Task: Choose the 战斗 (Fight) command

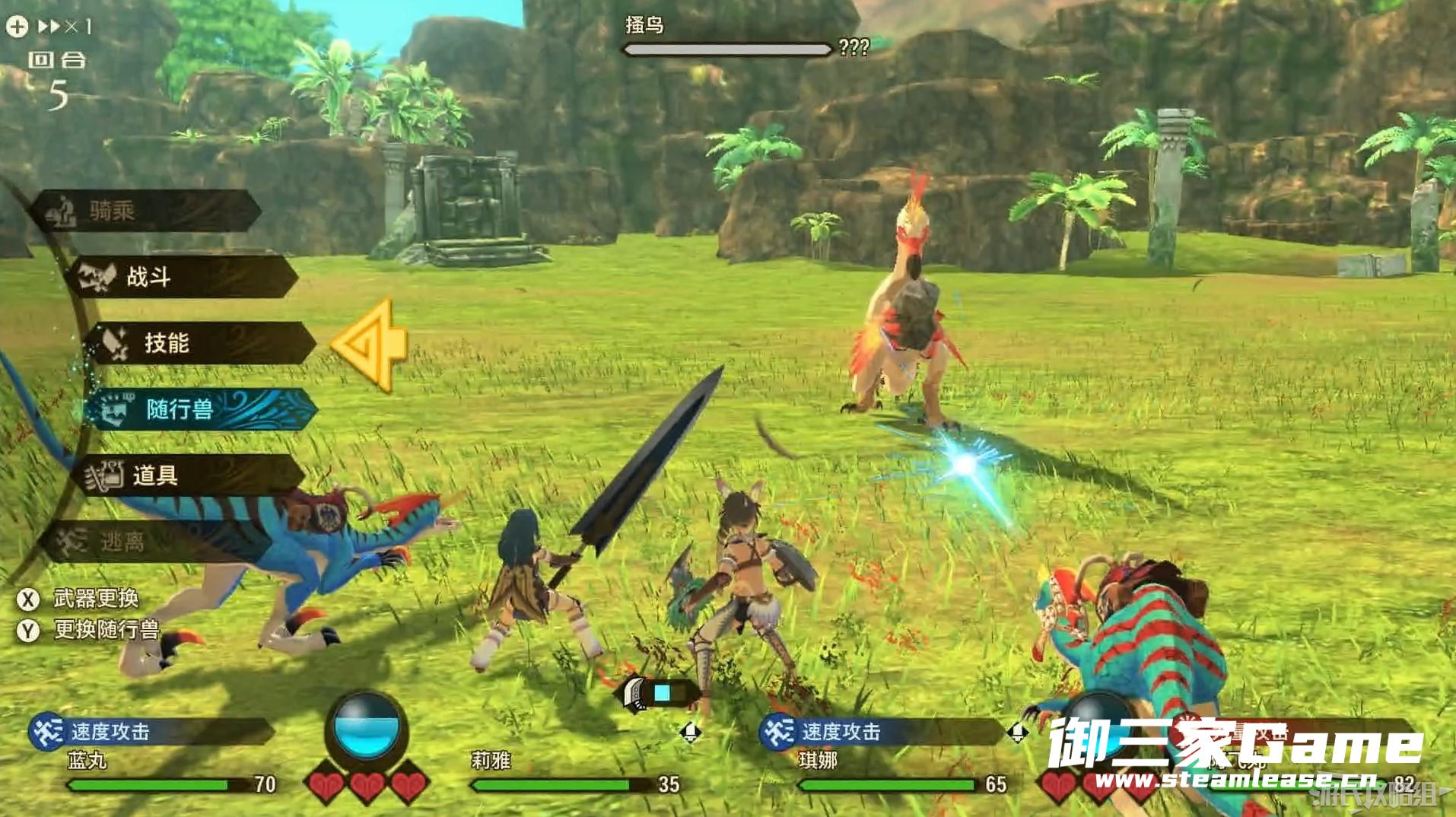Action: tap(181, 276)
